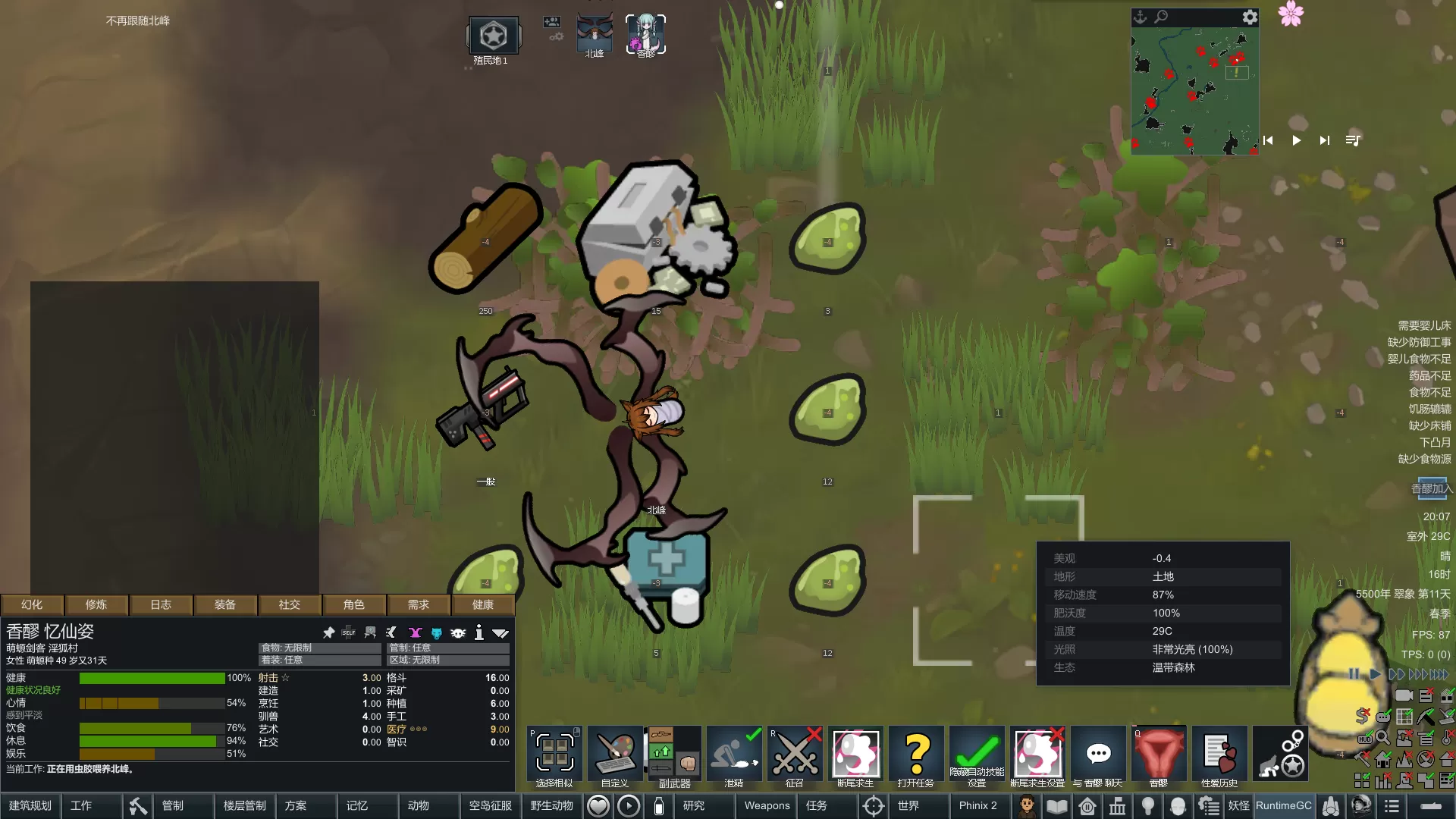Click the 选择相似 select-similar button
The height and width of the screenshot is (819, 1456).
[x=554, y=755]
